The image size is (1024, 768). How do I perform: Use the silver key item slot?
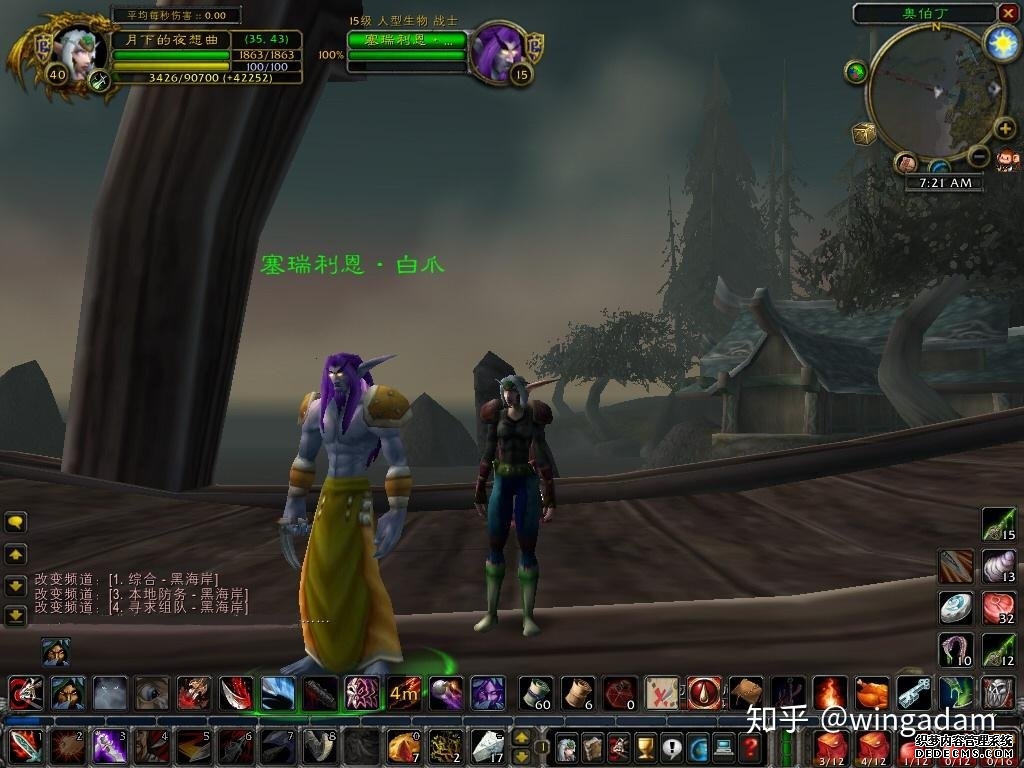pyautogui.click(x=913, y=692)
